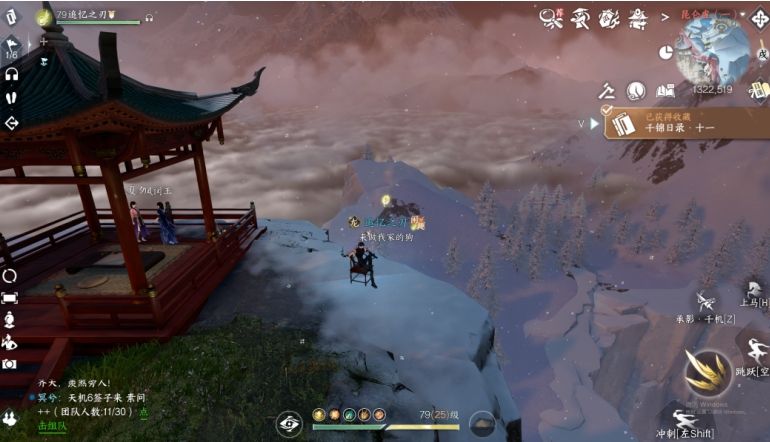This screenshot has width=770, height=442.
Task: Click the headphones icon on left sidebar
Action: pyautogui.click(x=11, y=74)
